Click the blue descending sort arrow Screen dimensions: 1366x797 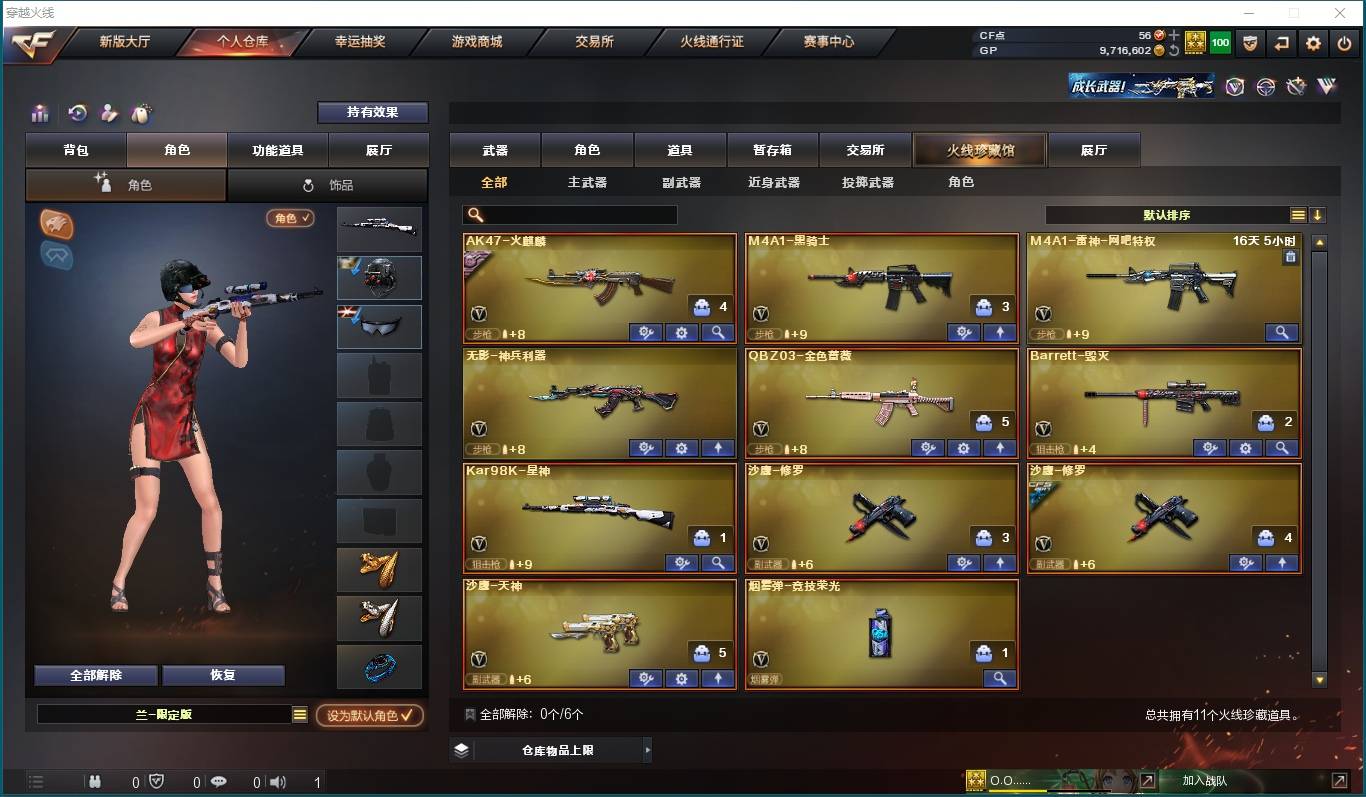1318,214
